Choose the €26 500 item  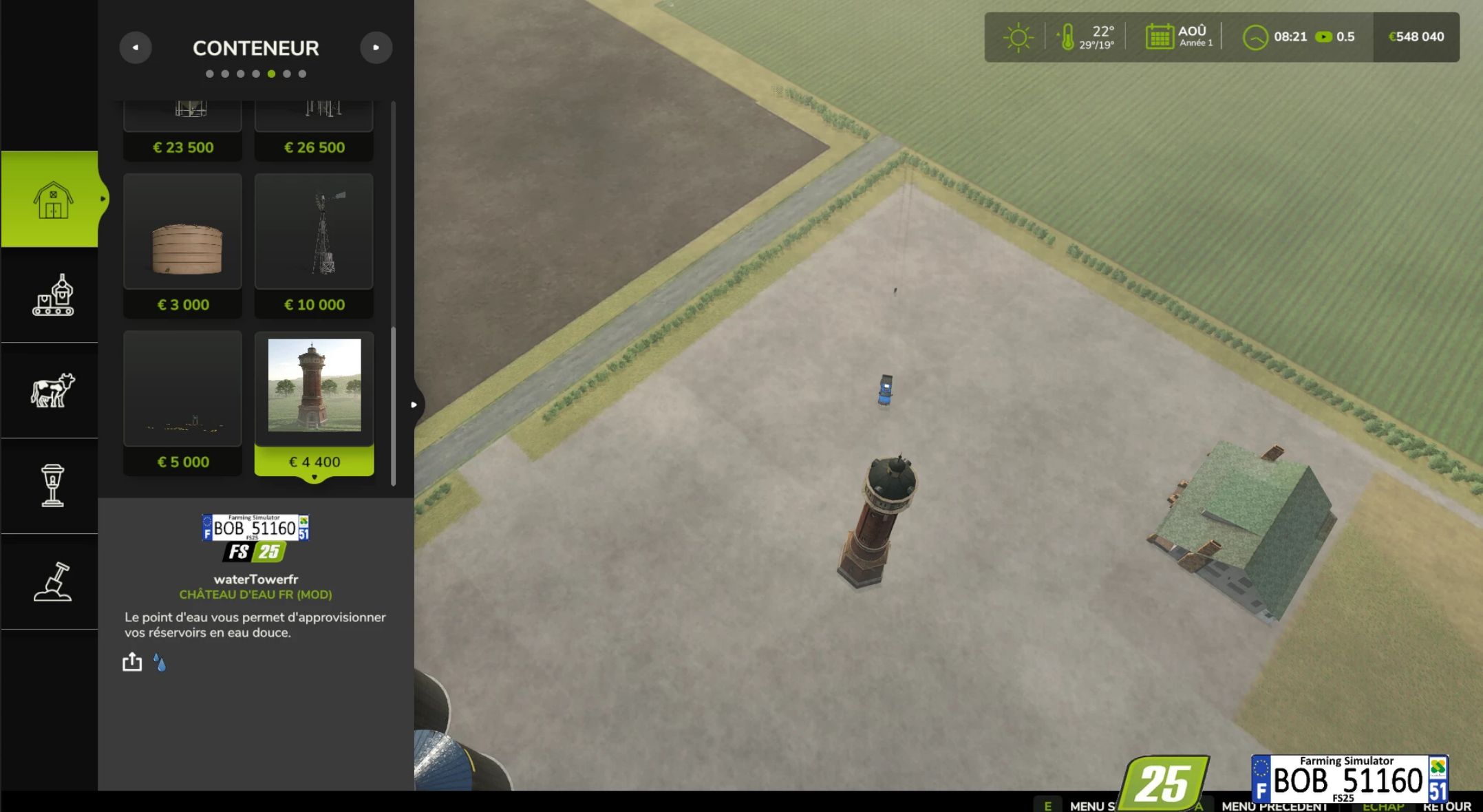pos(314,131)
